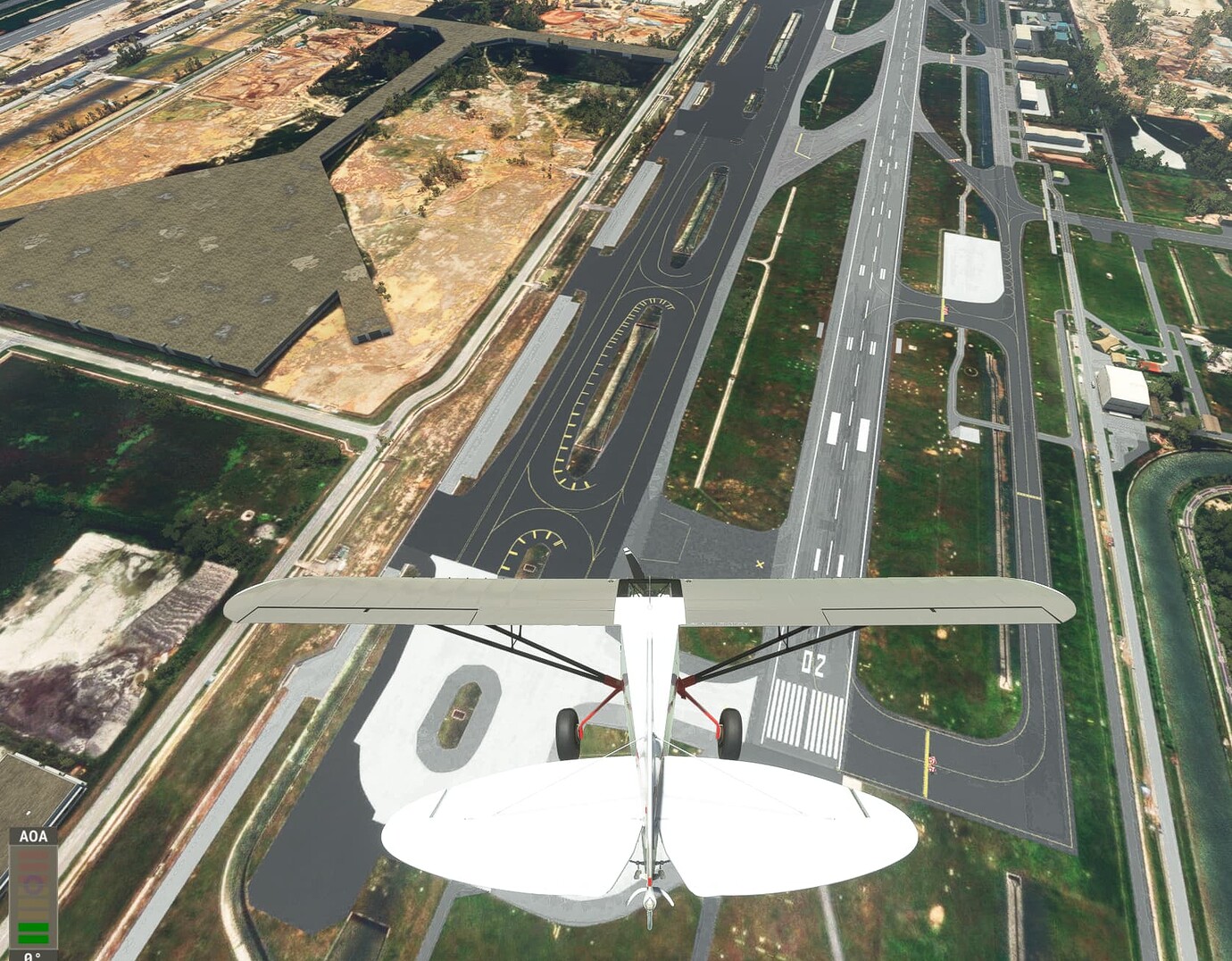Click the green AOA slider region midpoint
Image resolution: width=1232 pixels, height=961 pixels.
pos(33,932)
